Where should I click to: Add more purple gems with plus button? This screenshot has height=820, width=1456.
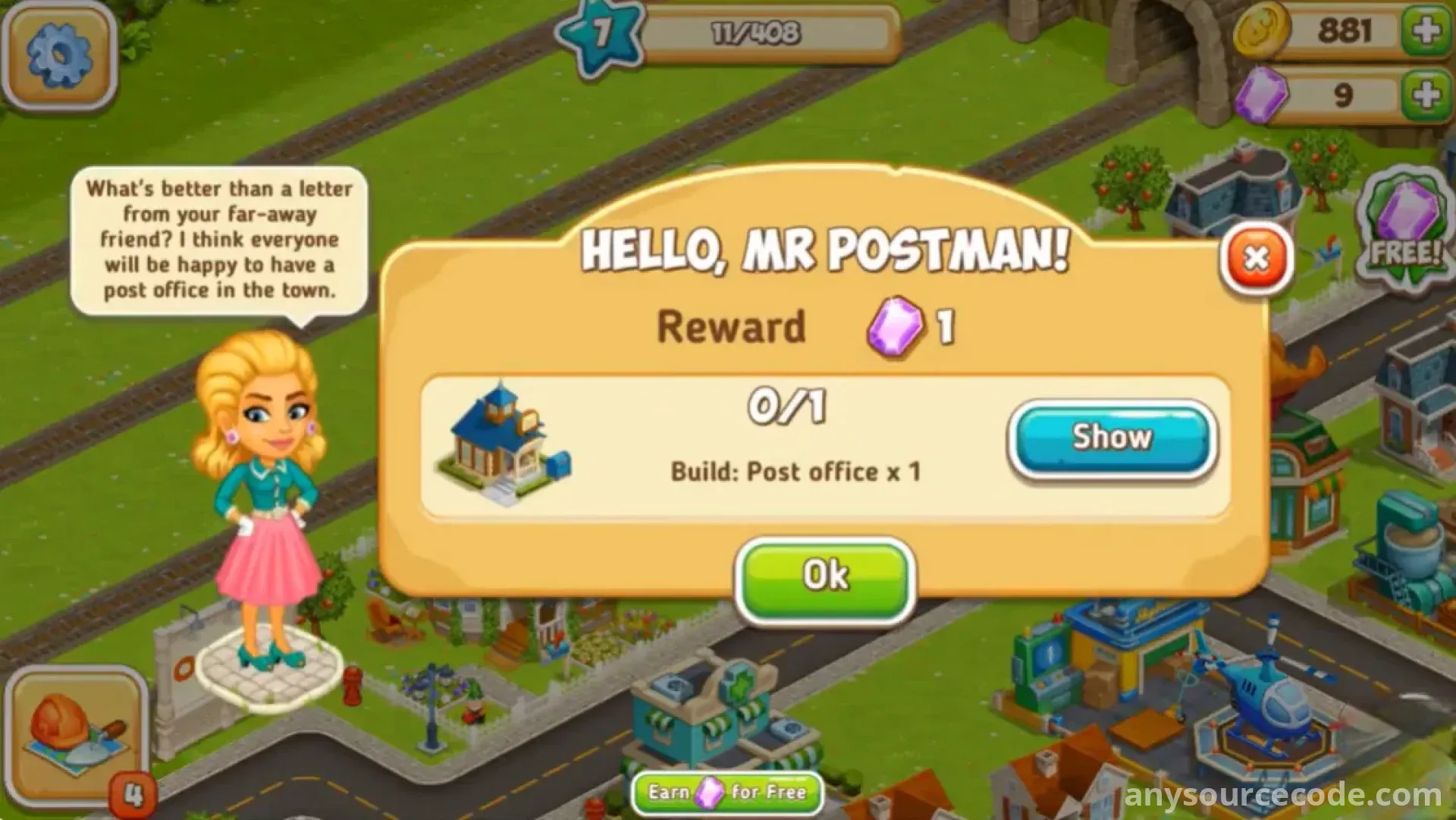[1426, 95]
